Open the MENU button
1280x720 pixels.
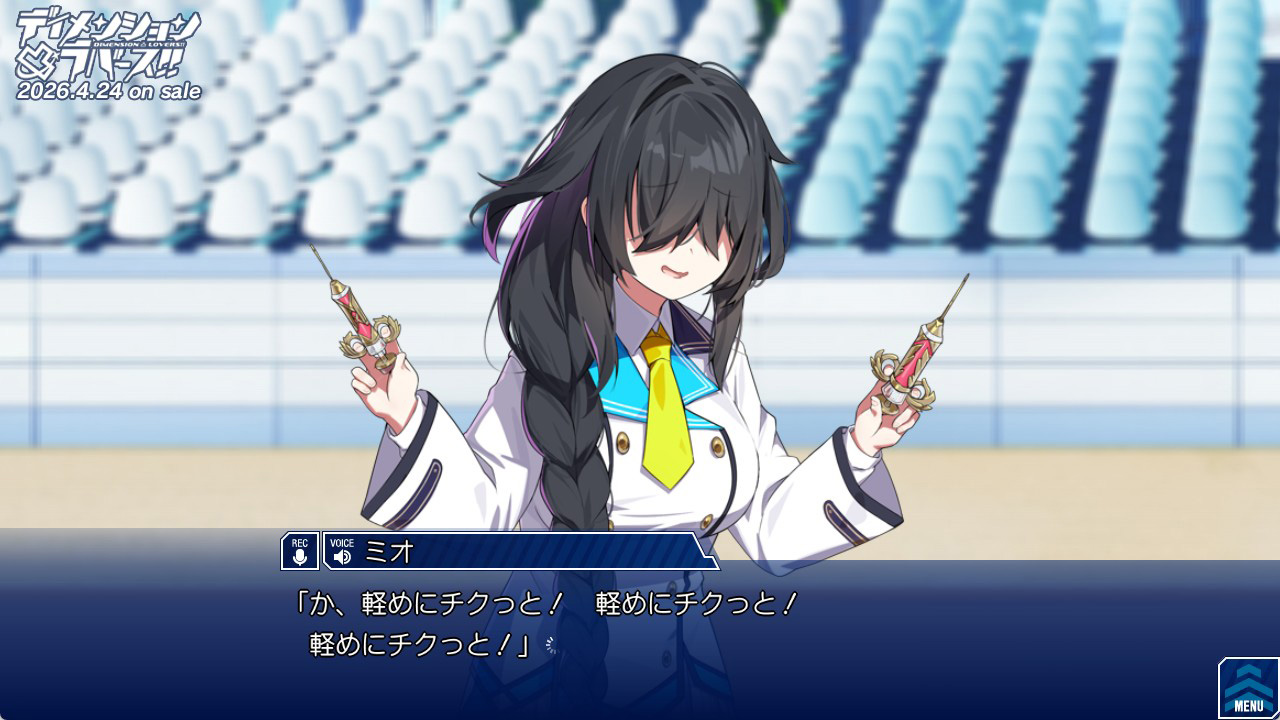[x=1248, y=688]
